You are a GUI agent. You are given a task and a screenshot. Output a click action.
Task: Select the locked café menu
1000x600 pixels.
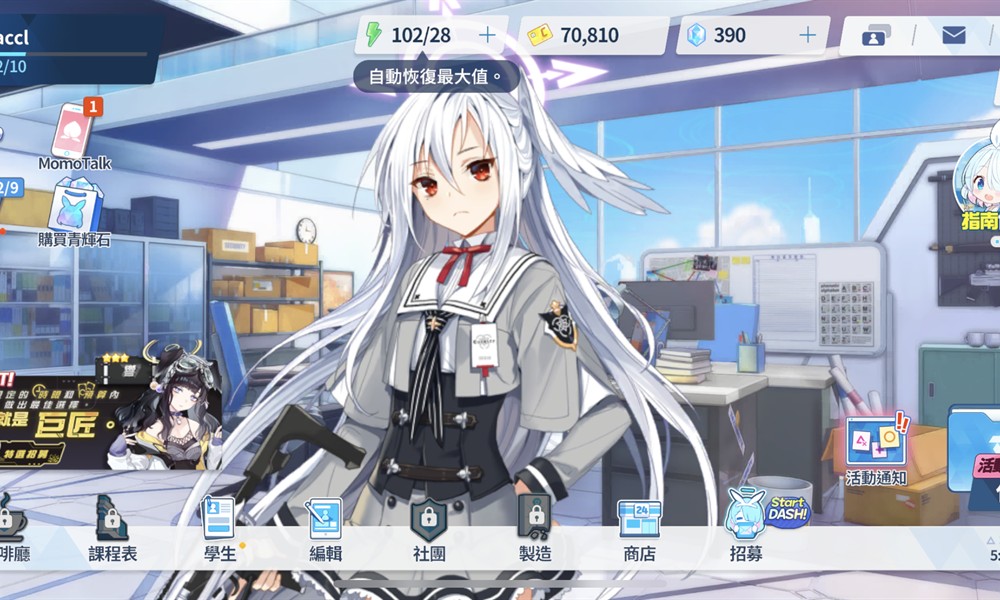coord(12,528)
